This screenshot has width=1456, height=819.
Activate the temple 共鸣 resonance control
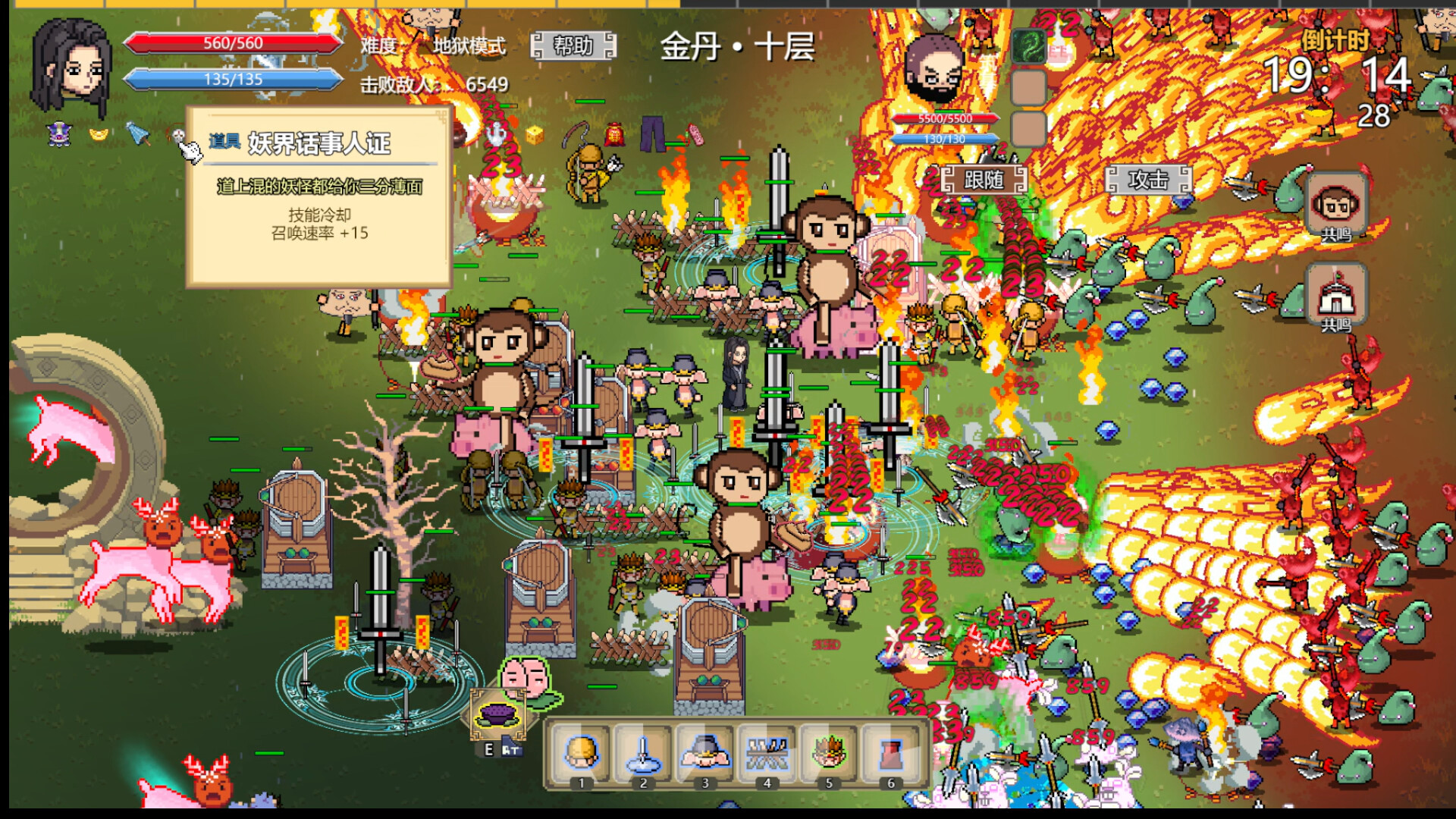tap(1337, 297)
